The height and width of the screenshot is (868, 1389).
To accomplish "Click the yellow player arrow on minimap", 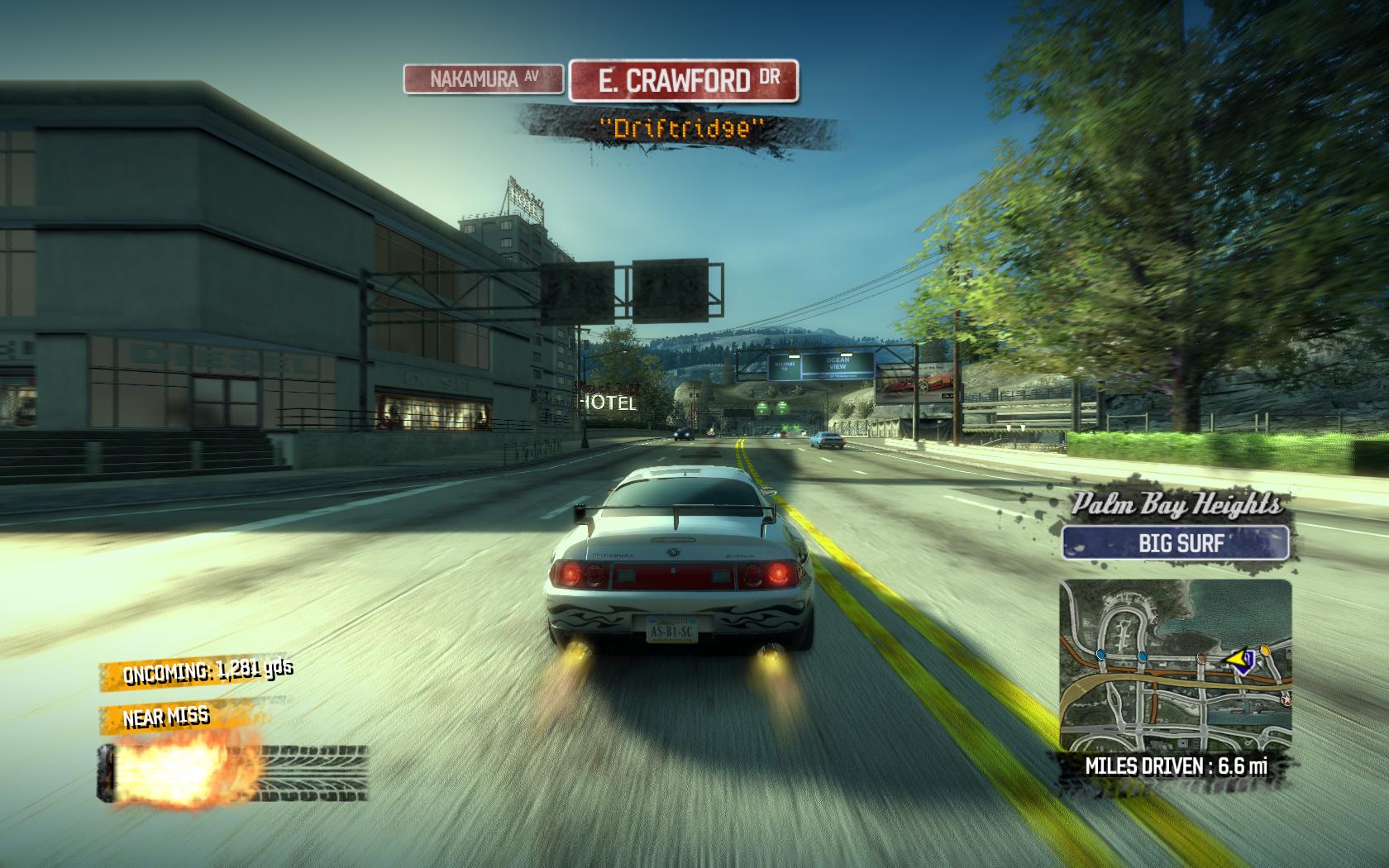I will 1238,658.
